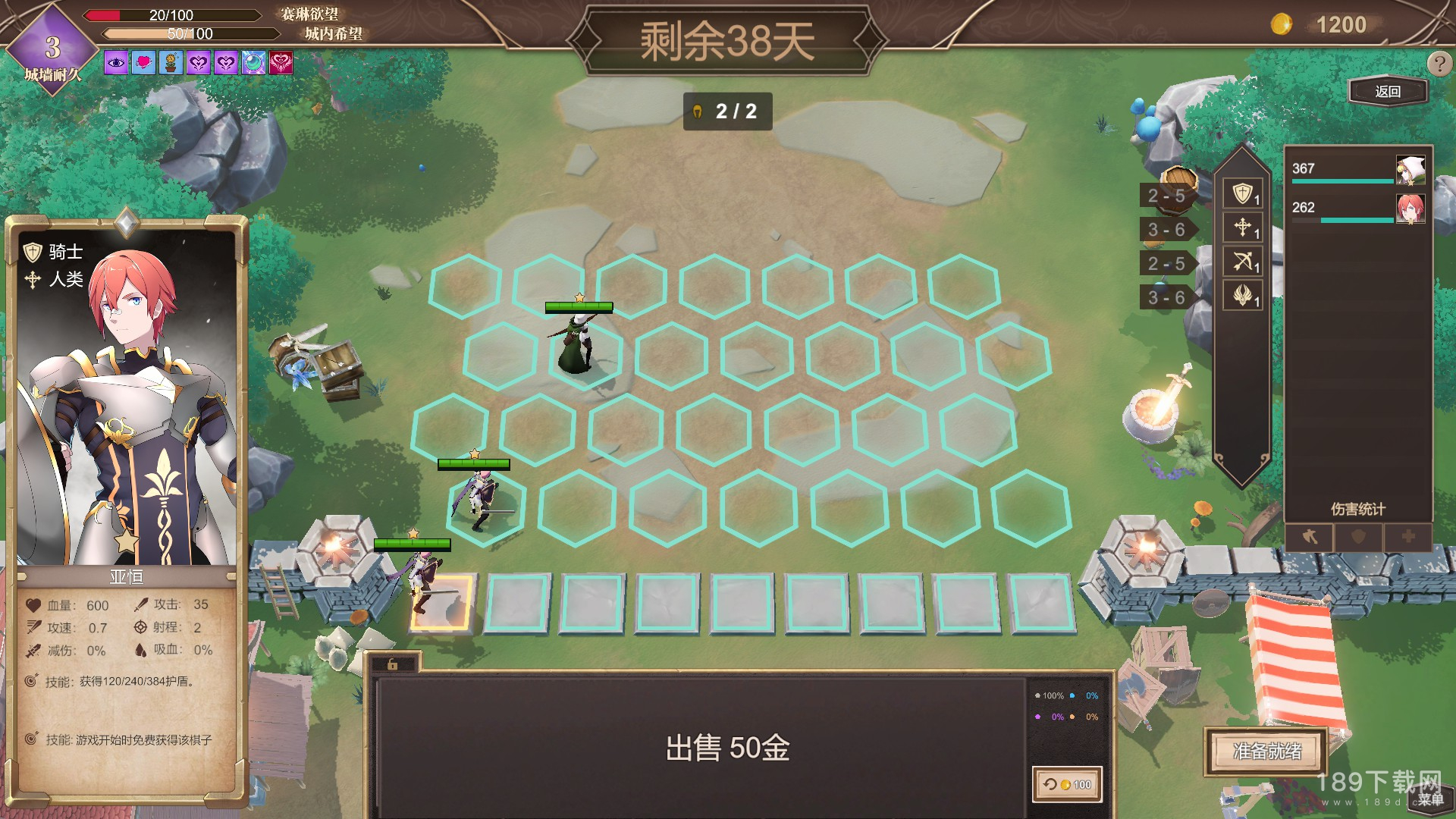This screenshot has height=819, width=1456.
Task: Click the 返回 return button
Action: 1389,91
